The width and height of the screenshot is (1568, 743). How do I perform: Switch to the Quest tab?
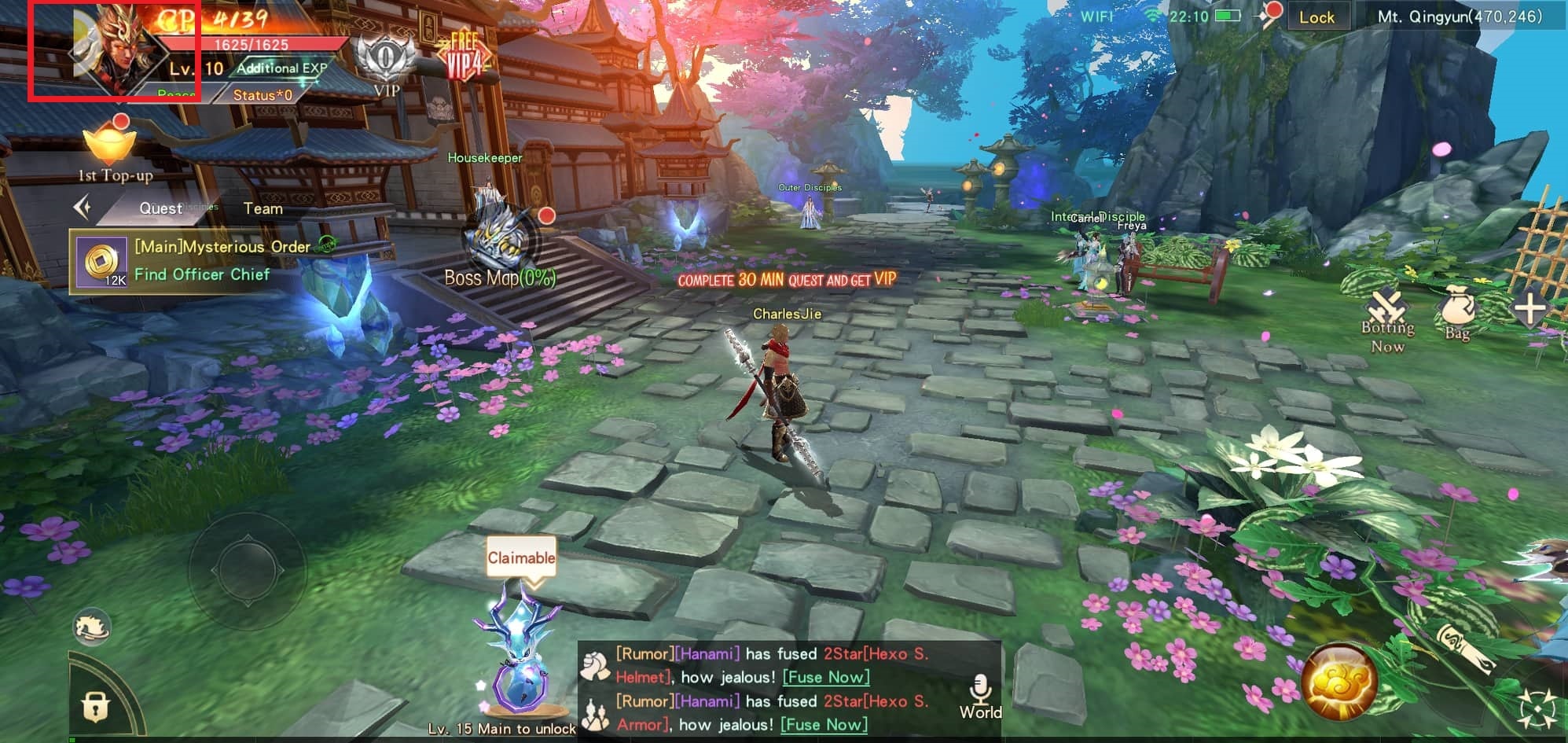(160, 208)
